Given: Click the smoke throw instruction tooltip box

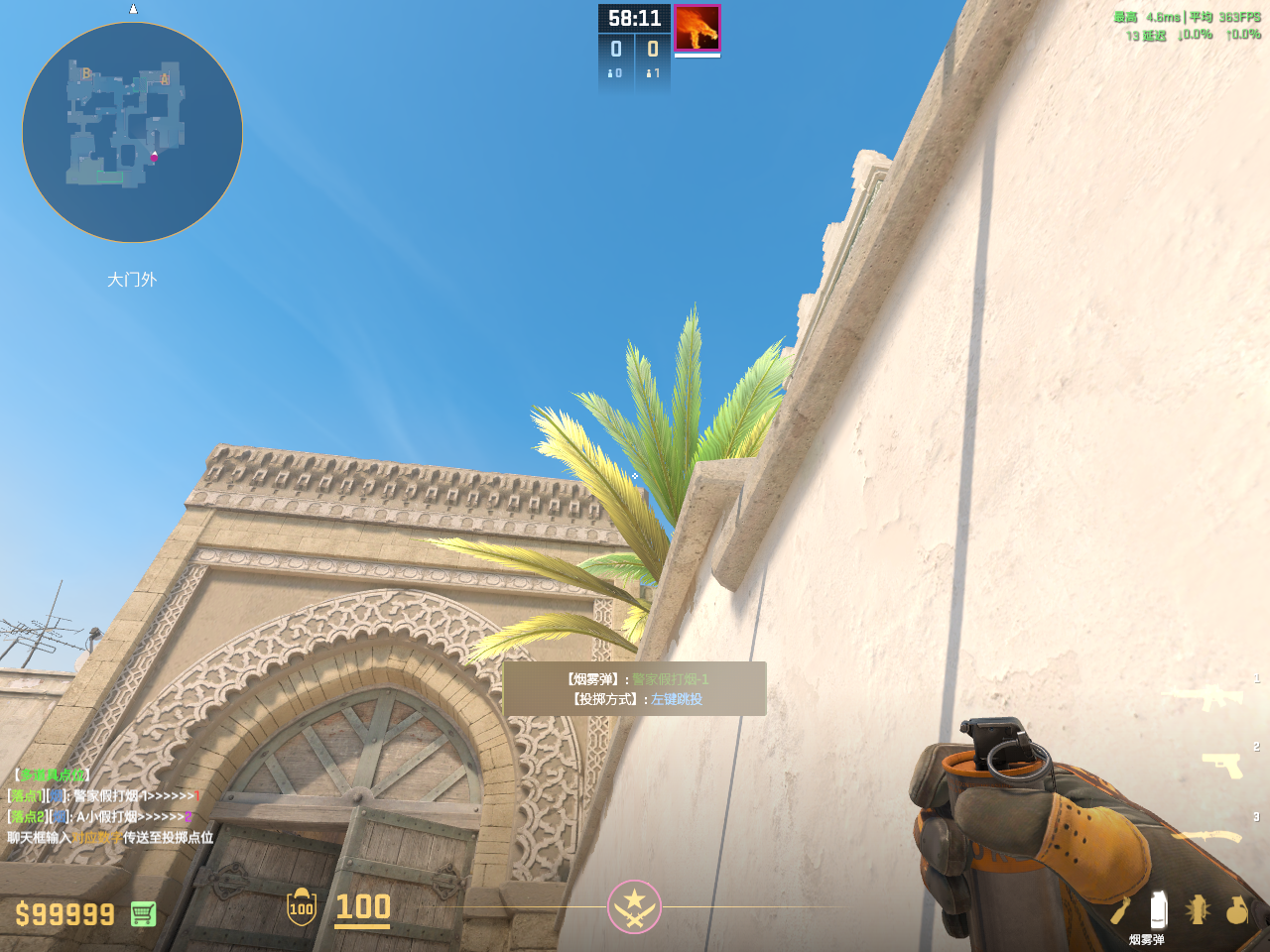Looking at the screenshot, I should pyautogui.click(x=635, y=689).
